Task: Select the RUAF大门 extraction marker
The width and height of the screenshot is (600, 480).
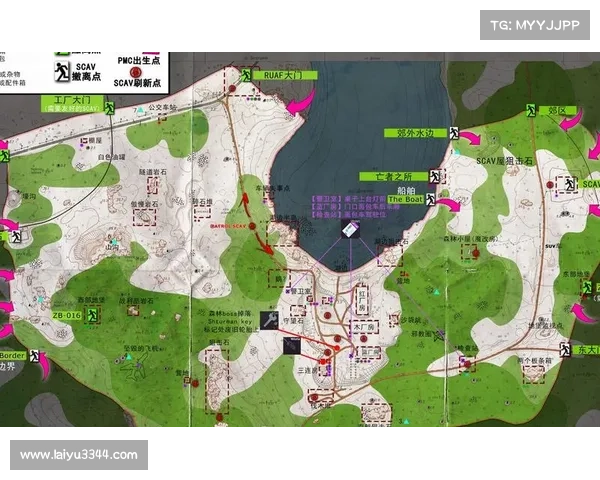Action: [246, 73]
